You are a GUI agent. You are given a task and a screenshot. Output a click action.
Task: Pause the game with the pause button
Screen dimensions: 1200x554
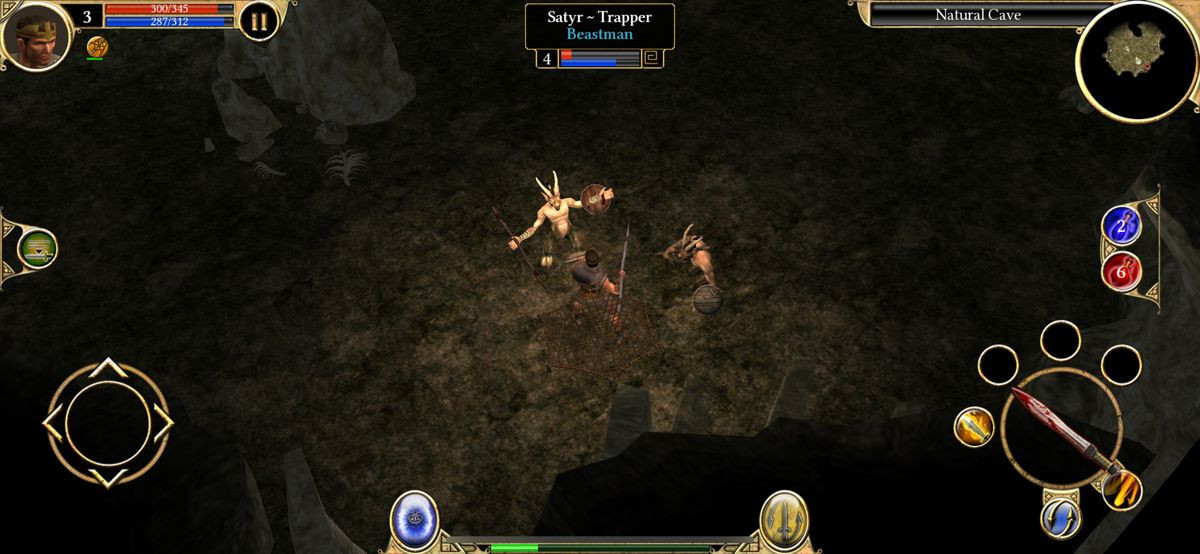click(x=258, y=21)
